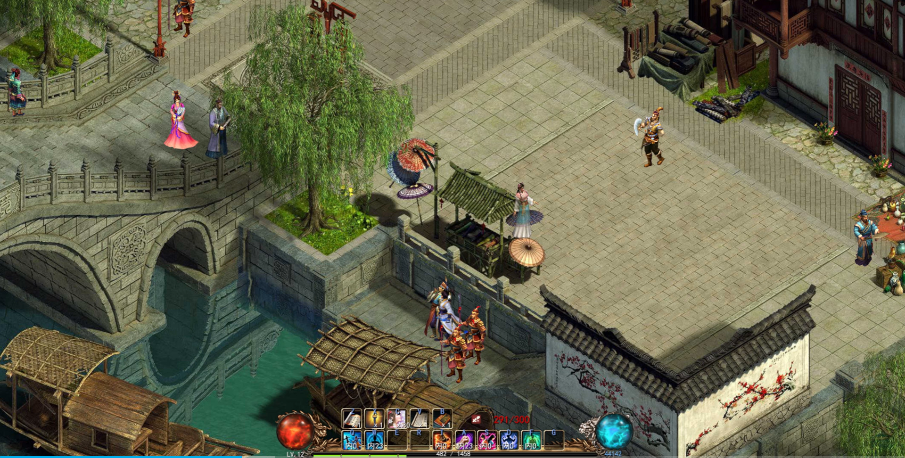Use the girl portrait item in the hotbar

(x=397, y=419)
